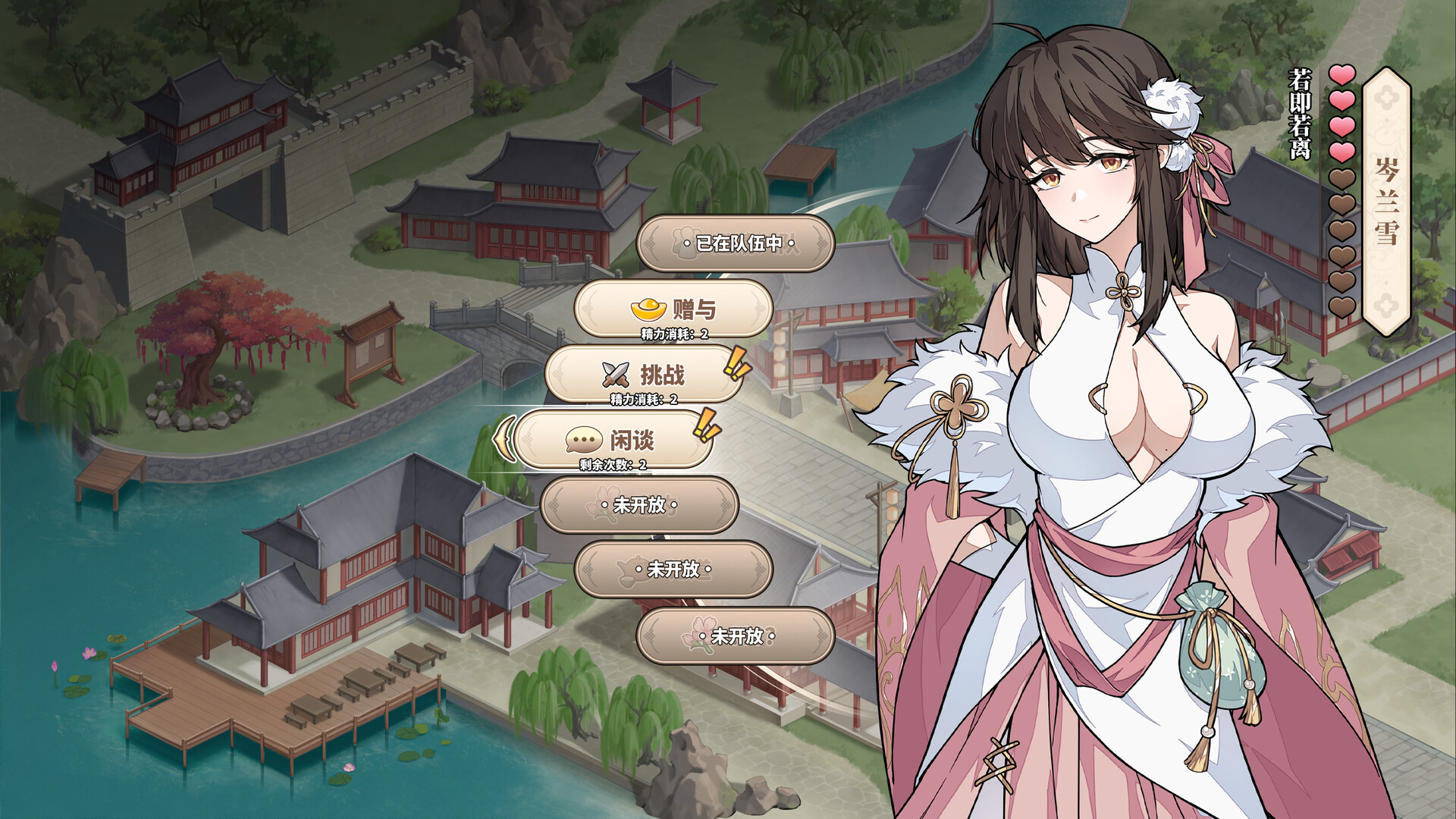Click the person icon inside 已在队伍中
This screenshot has height=819, width=1456.
click(x=686, y=244)
